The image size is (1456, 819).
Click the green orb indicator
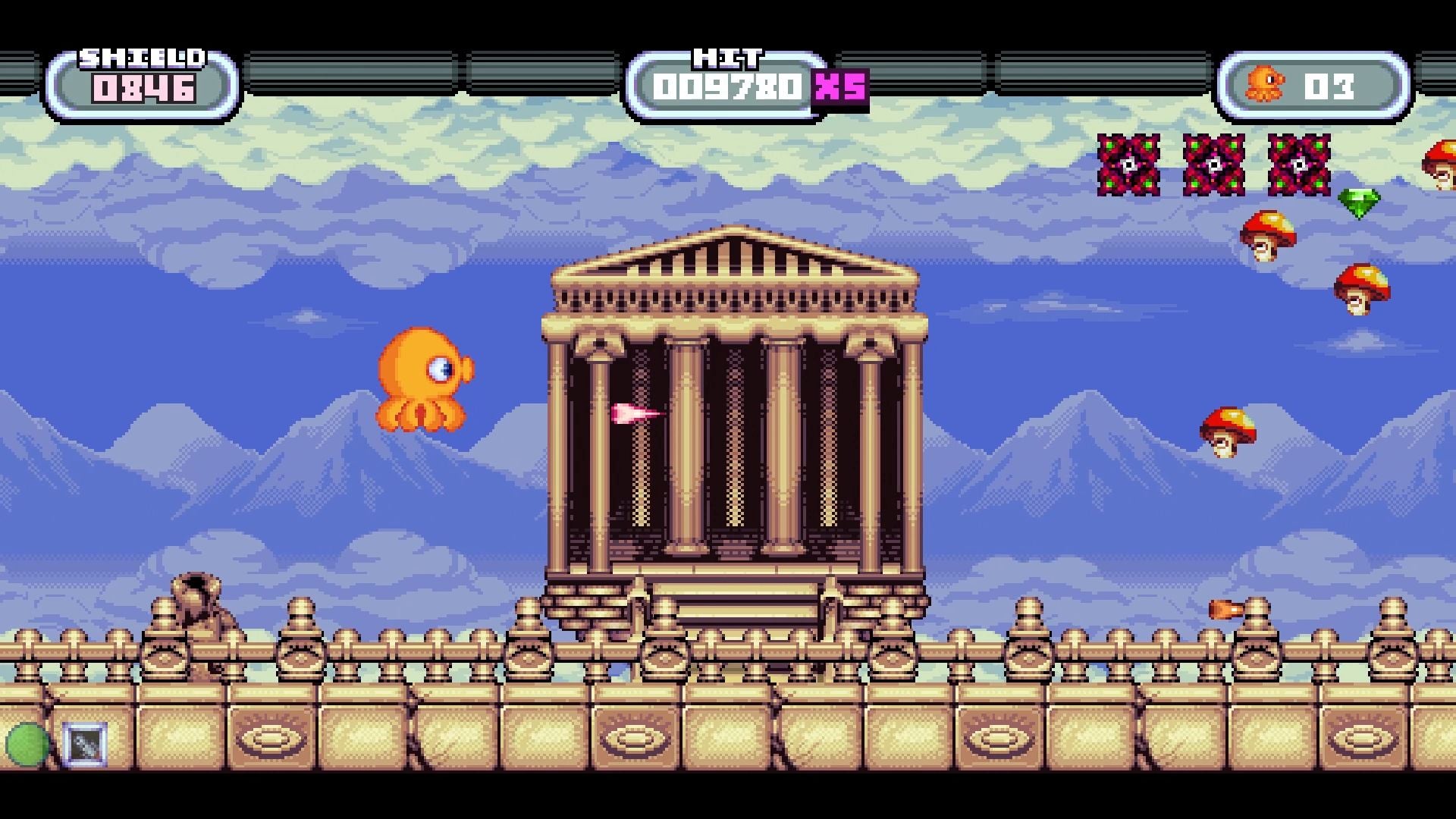27,744
